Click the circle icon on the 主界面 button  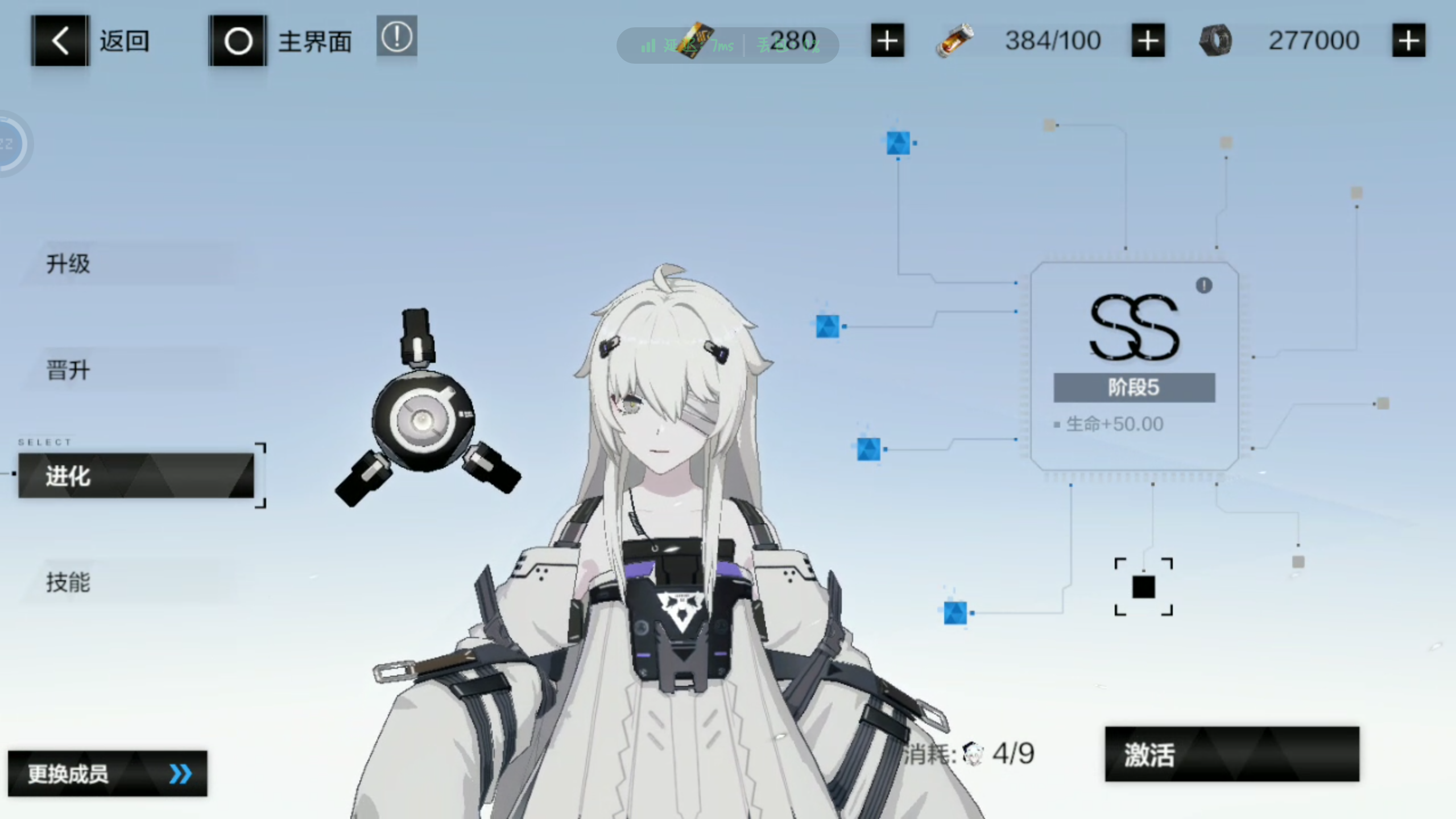pyautogui.click(x=237, y=40)
